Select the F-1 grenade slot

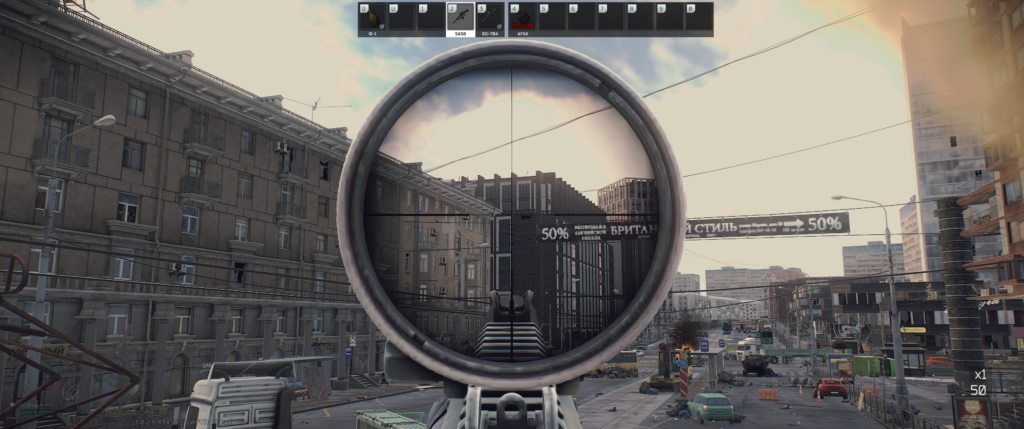(x=373, y=18)
